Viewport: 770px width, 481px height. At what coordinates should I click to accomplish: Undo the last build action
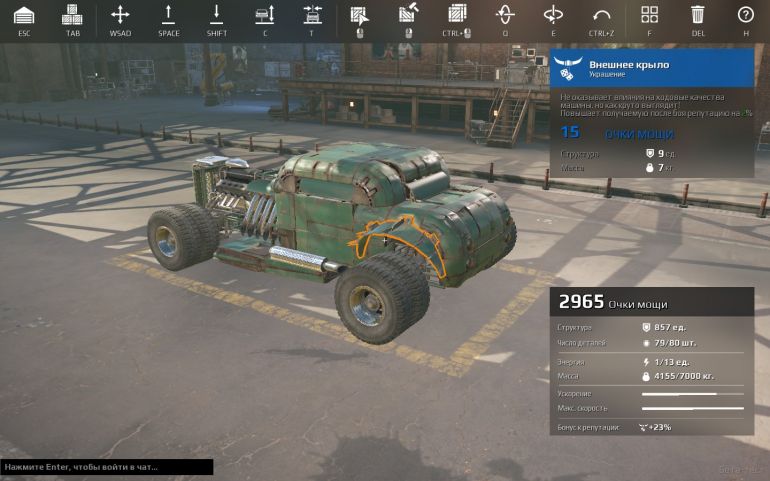(x=601, y=15)
